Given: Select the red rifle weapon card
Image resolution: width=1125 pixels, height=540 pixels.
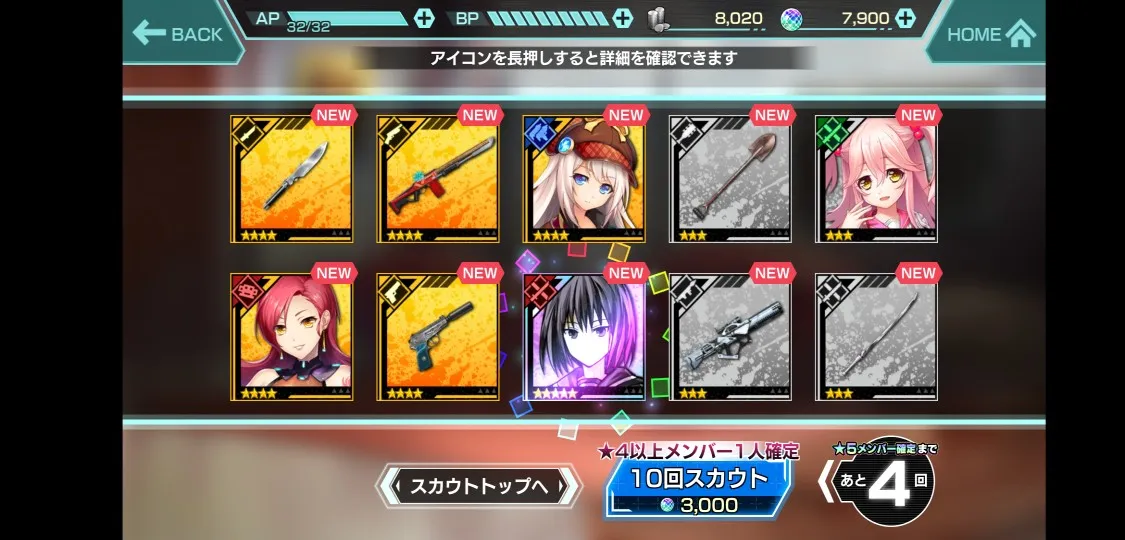Looking at the screenshot, I should [x=438, y=180].
